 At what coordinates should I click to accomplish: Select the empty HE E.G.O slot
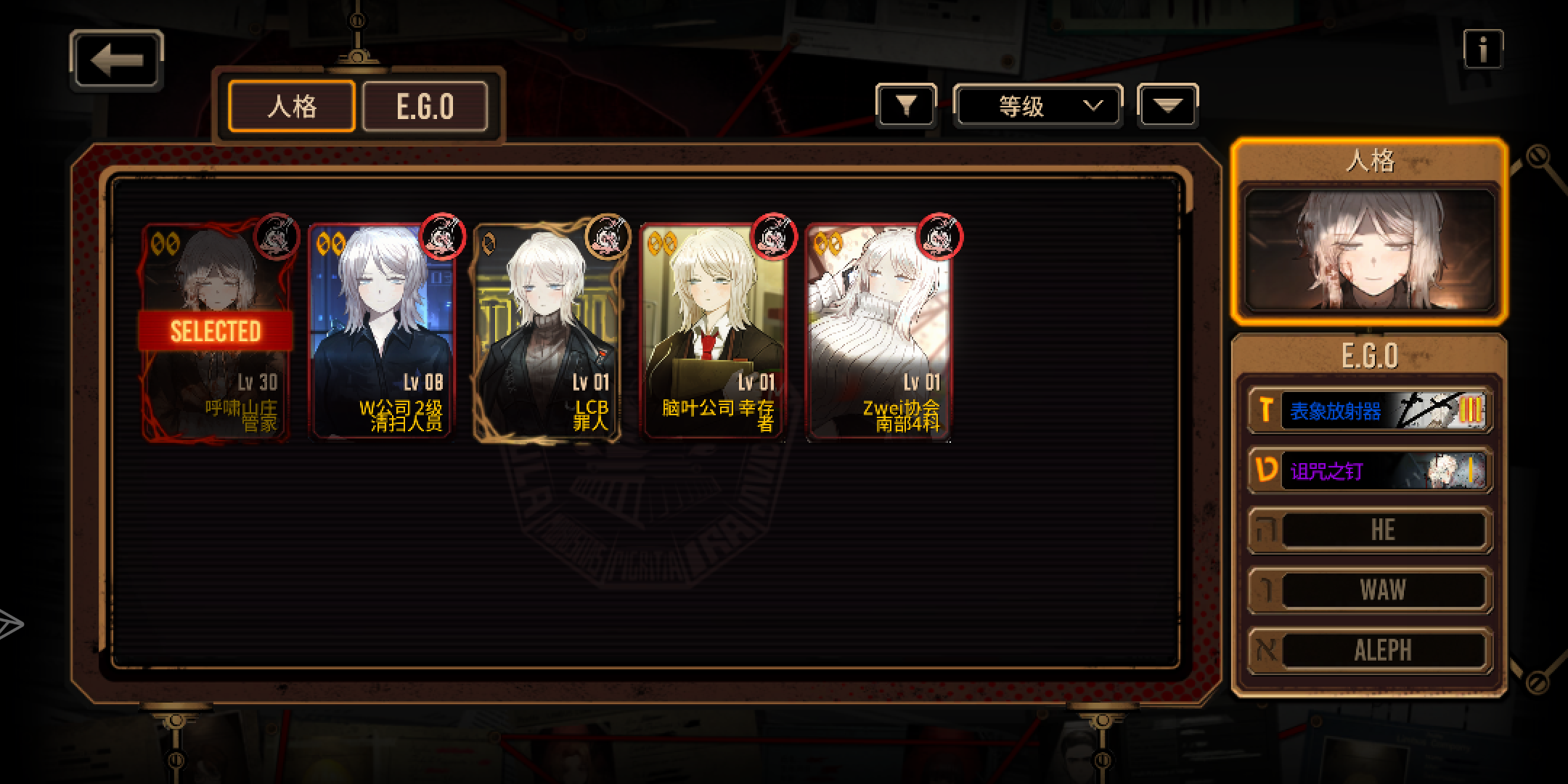click(x=1369, y=530)
